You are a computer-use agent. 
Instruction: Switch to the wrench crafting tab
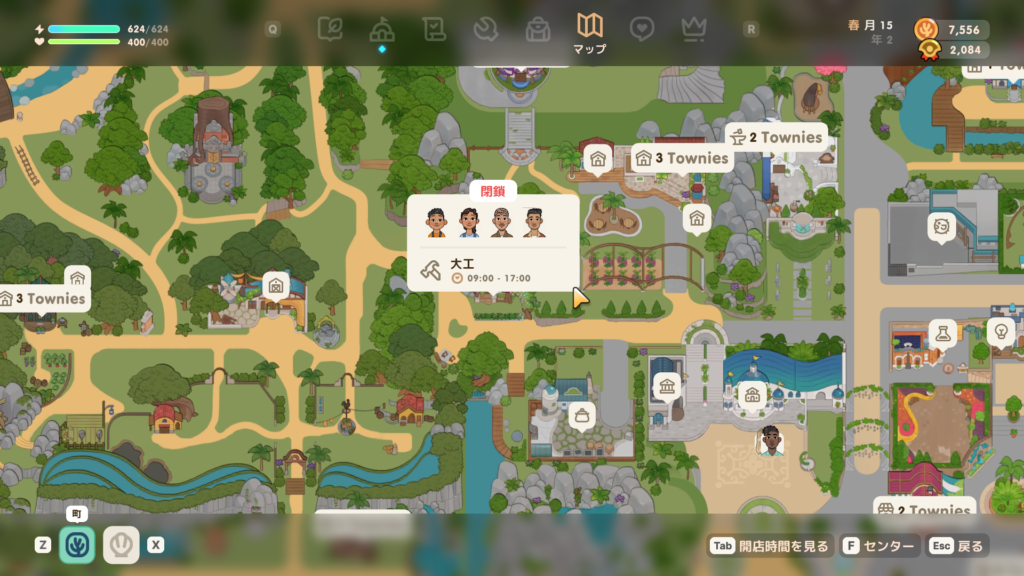point(486,29)
